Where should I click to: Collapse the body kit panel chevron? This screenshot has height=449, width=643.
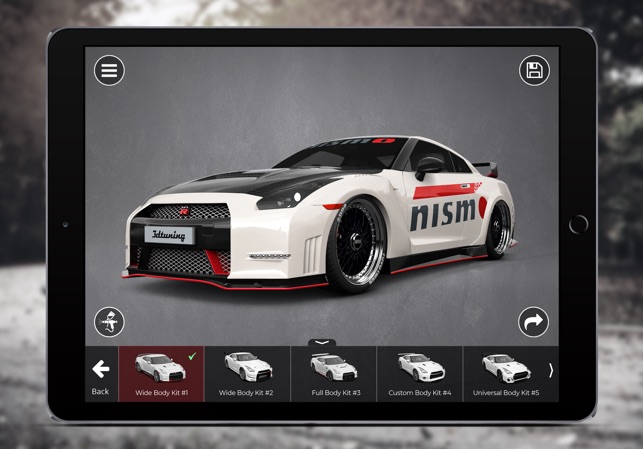pyautogui.click(x=322, y=342)
